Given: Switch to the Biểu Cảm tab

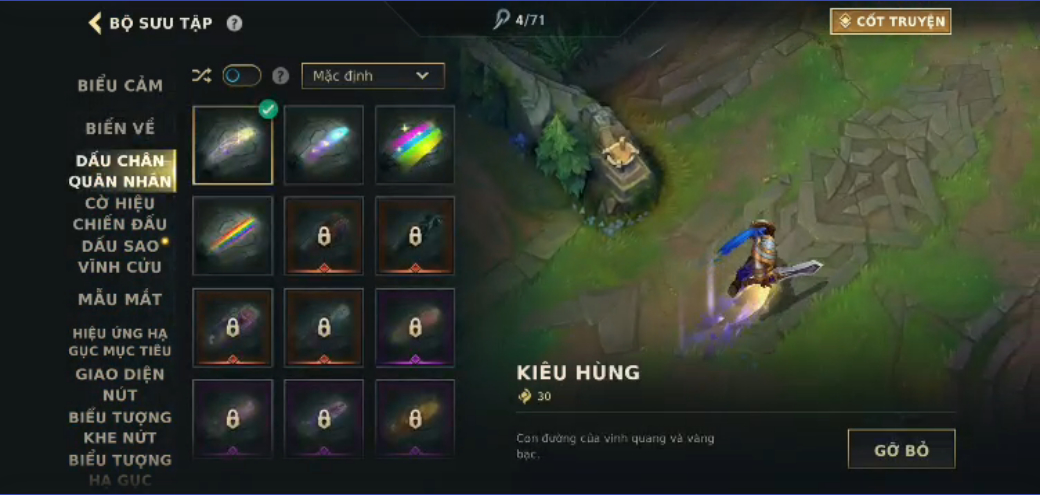Looking at the screenshot, I should [x=120, y=86].
